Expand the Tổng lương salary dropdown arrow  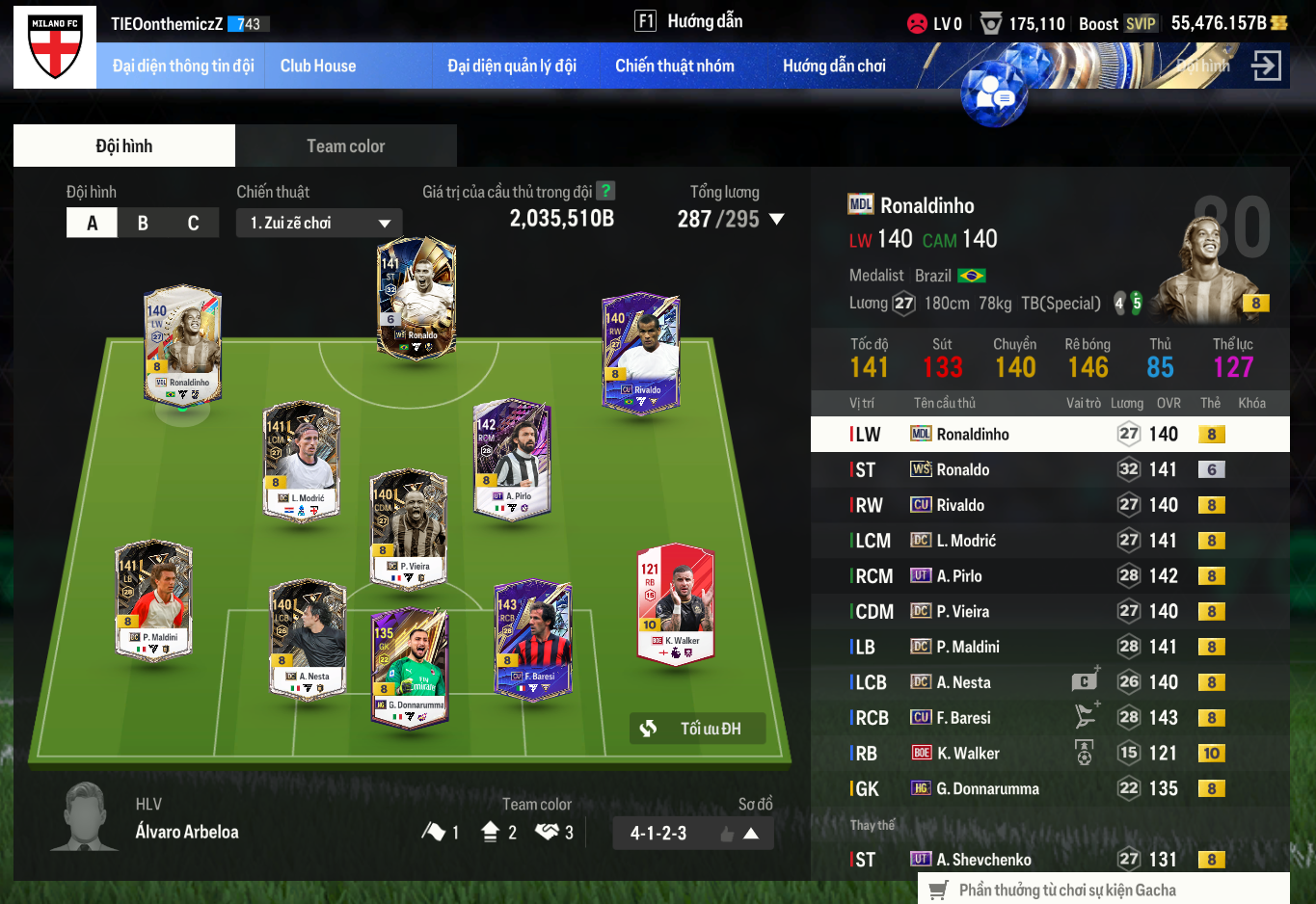pos(776,220)
